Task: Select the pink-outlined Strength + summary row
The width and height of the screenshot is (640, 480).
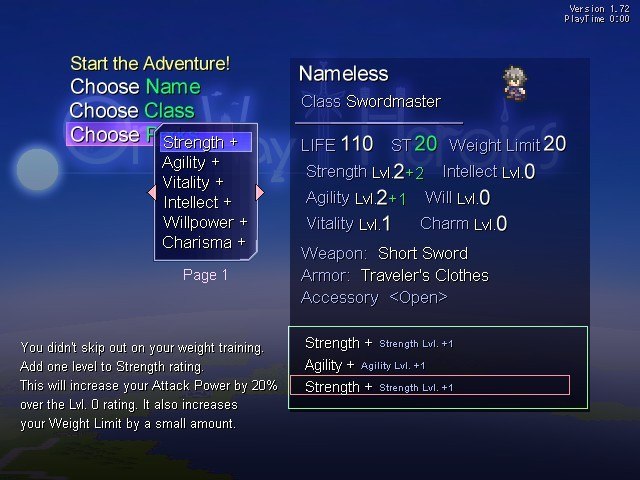Action: coord(429,386)
